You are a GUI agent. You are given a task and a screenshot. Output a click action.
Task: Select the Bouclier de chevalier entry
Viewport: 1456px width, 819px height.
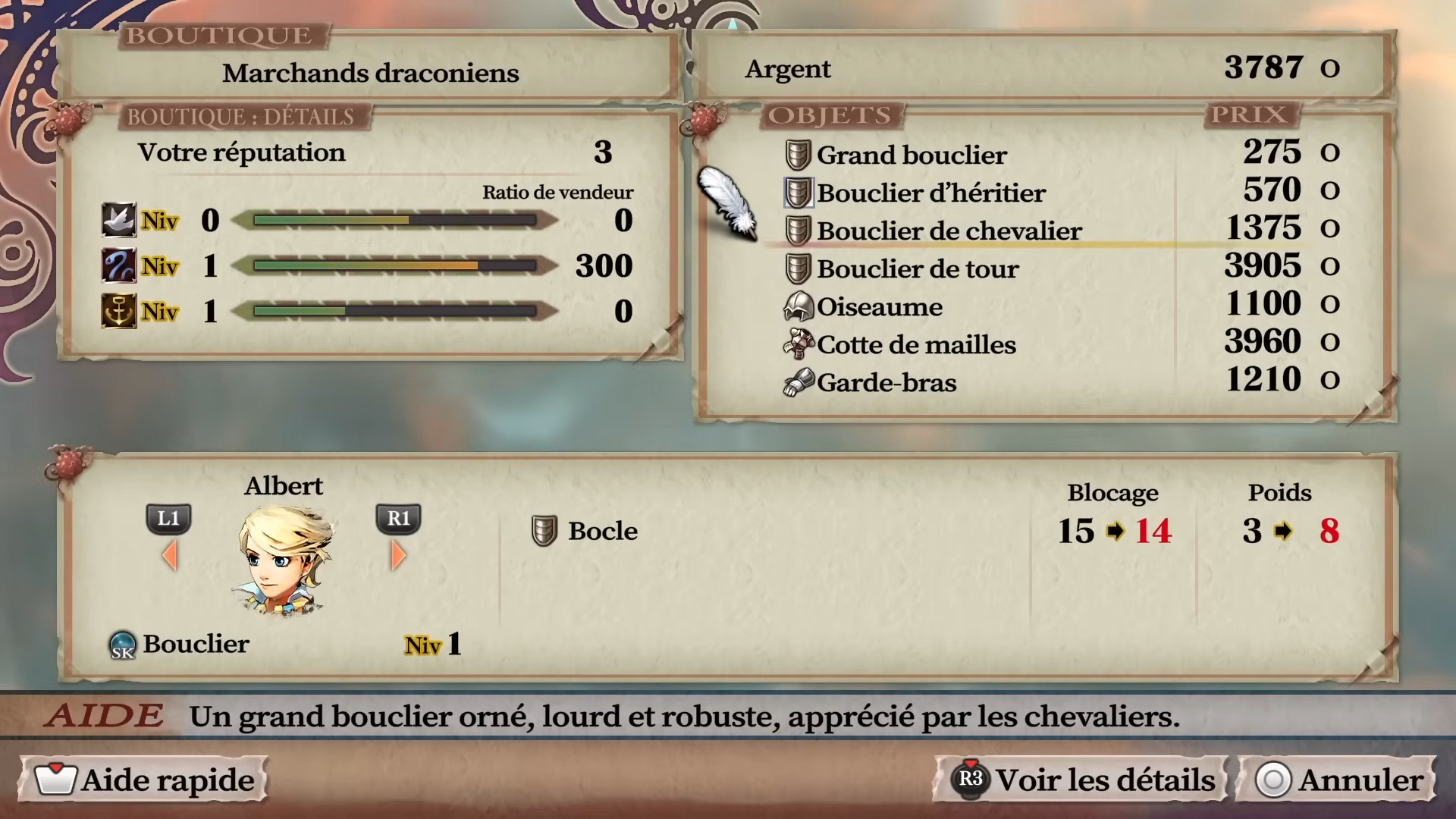coord(948,231)
